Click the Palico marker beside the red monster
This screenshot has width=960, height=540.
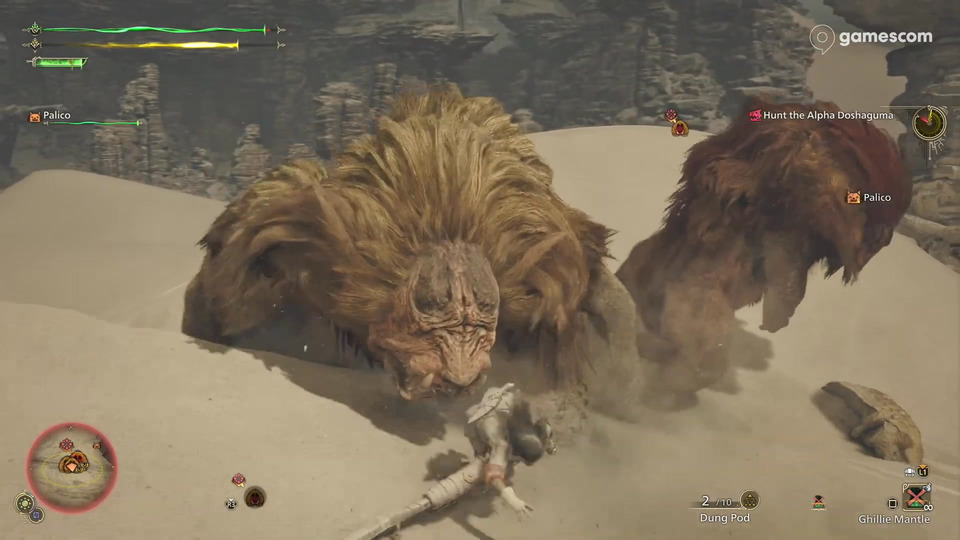coord(867,197)
